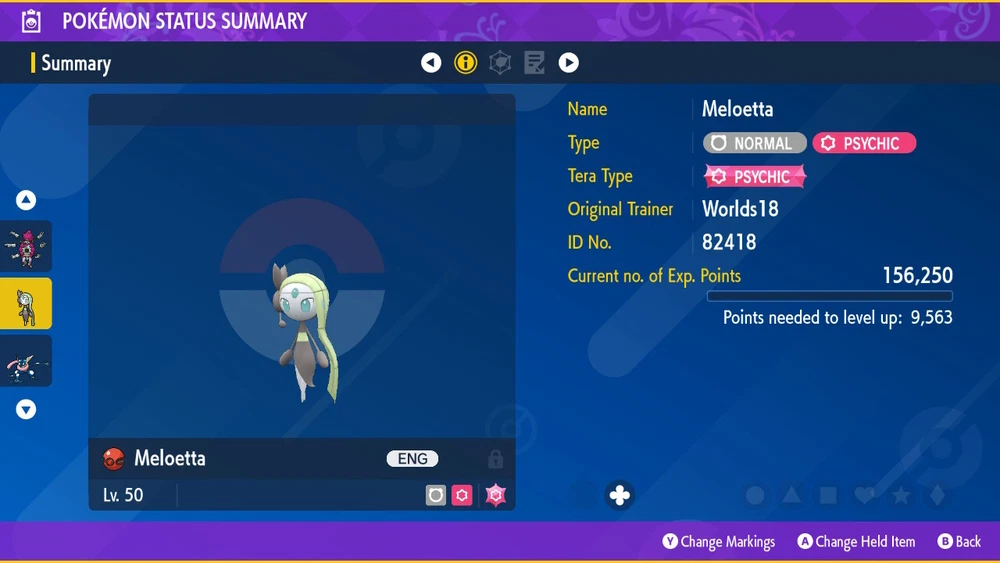This screenshot has height=563, width=1000.
Task: Go to the previous summary page arrow
Action: [x=431, y=63]
